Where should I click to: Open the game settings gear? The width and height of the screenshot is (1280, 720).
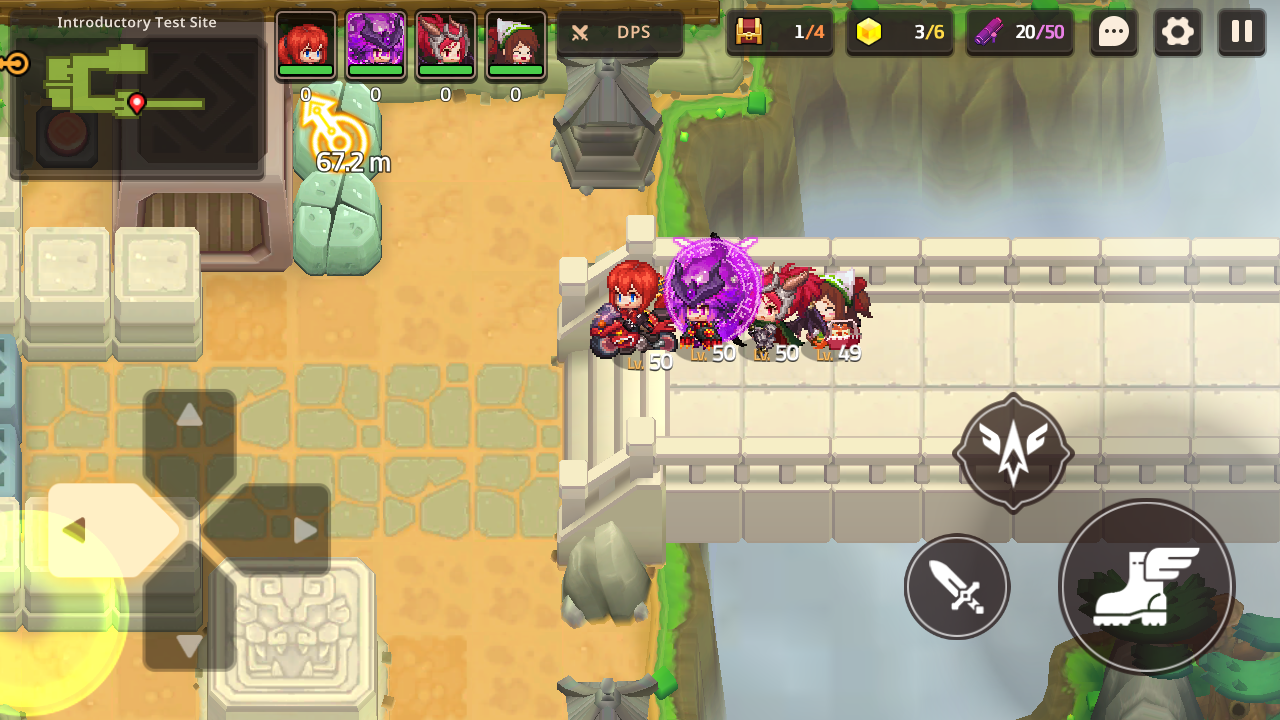(1177, 32)
